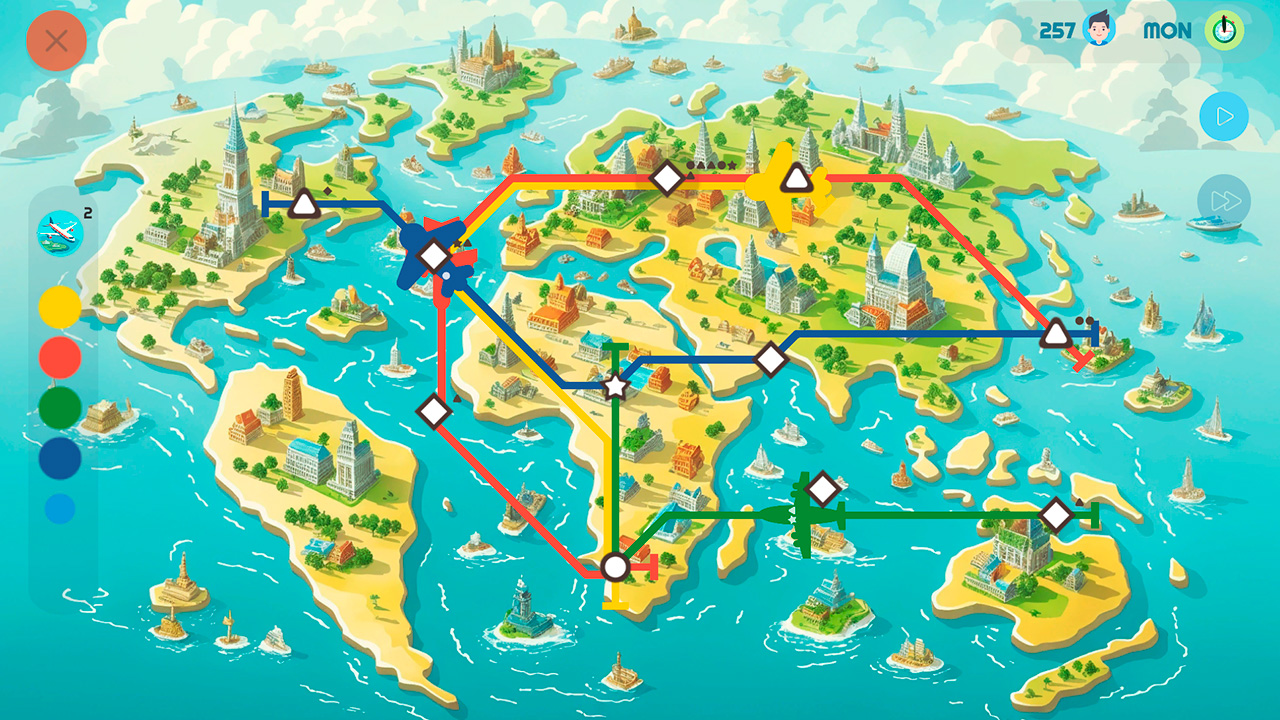Click the white circle airport at the southern junction

click(x=613, y=568)
